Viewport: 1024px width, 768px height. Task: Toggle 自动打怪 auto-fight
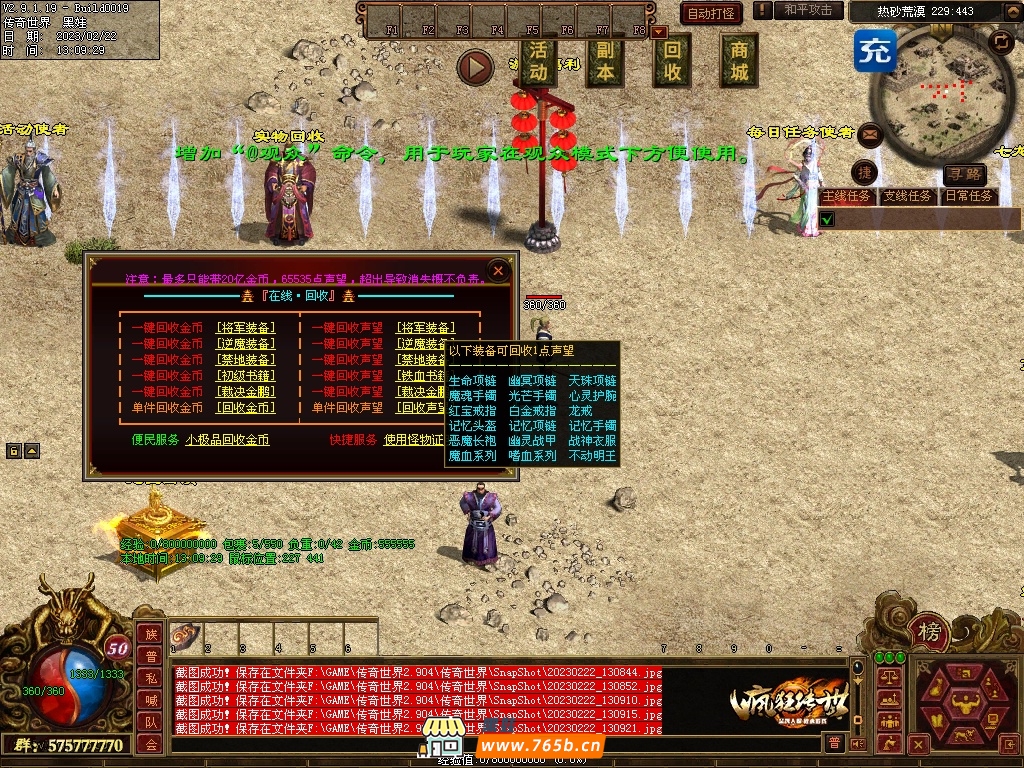[711, 13]
